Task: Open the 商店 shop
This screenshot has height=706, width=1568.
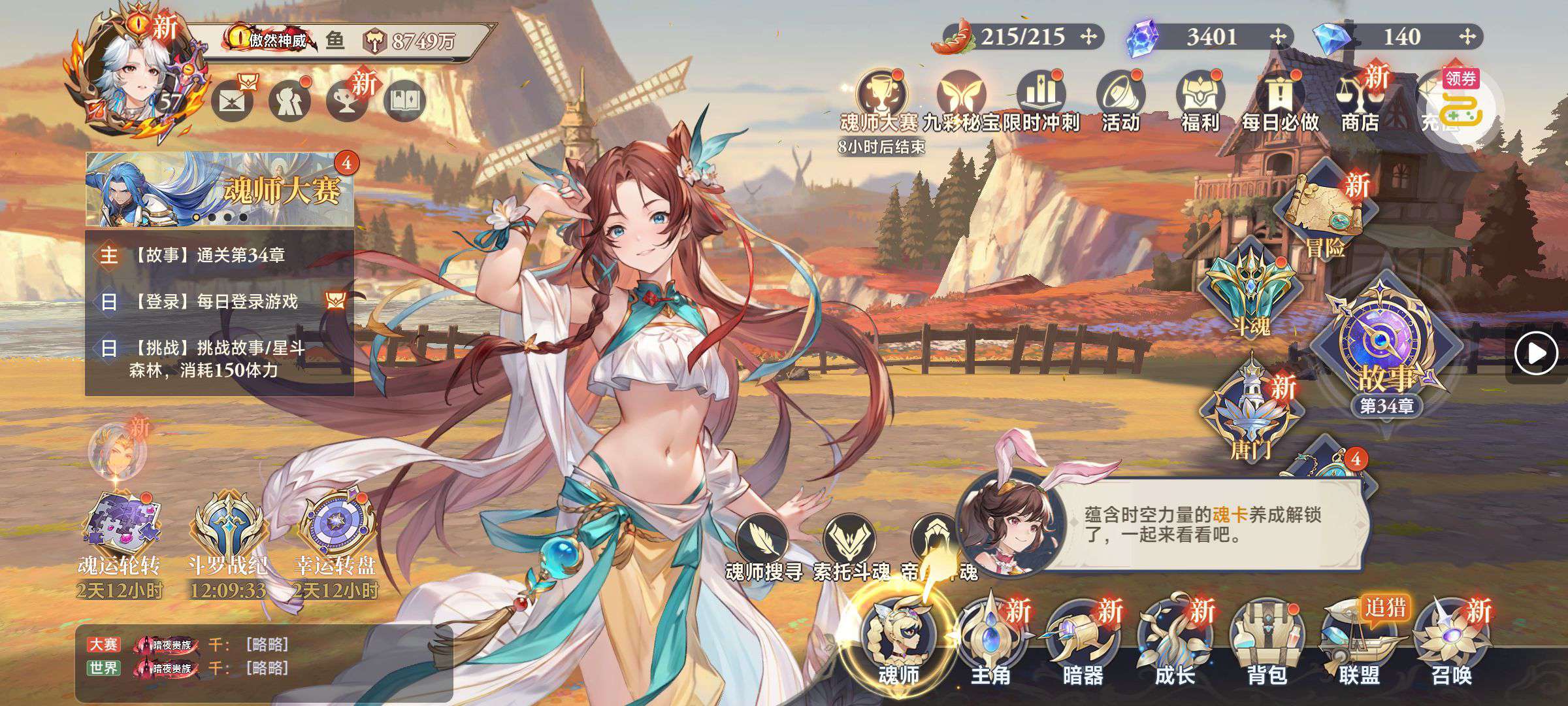Action: click(1359, 101)
